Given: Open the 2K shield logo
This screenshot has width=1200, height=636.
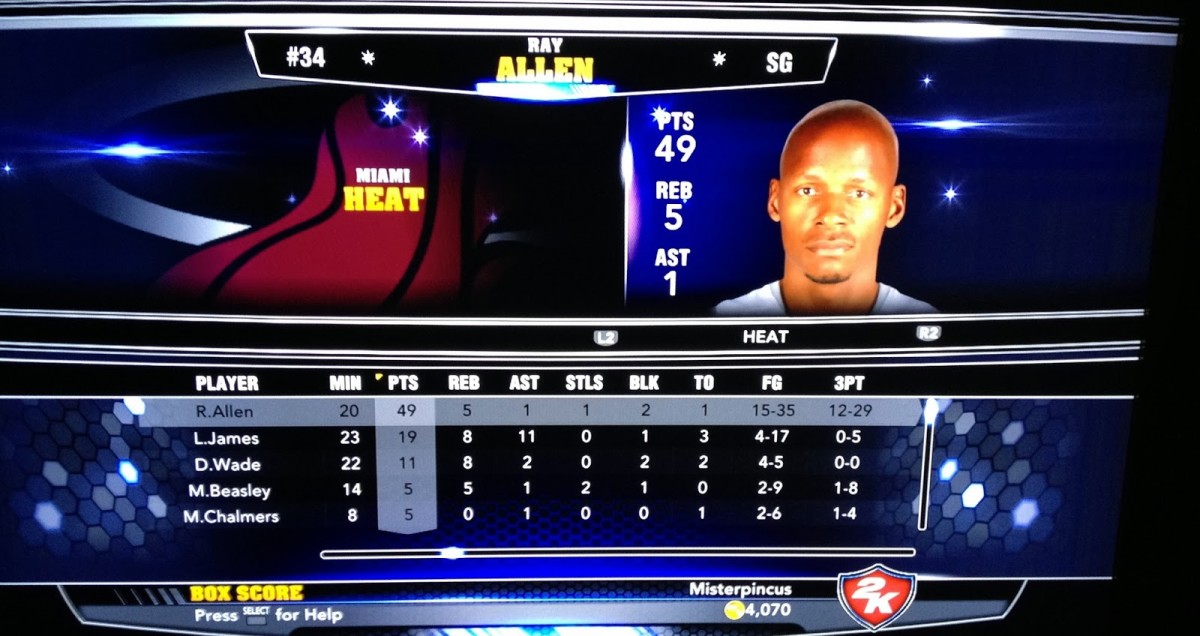Looking at the screenshot, I should coord(876,595).
